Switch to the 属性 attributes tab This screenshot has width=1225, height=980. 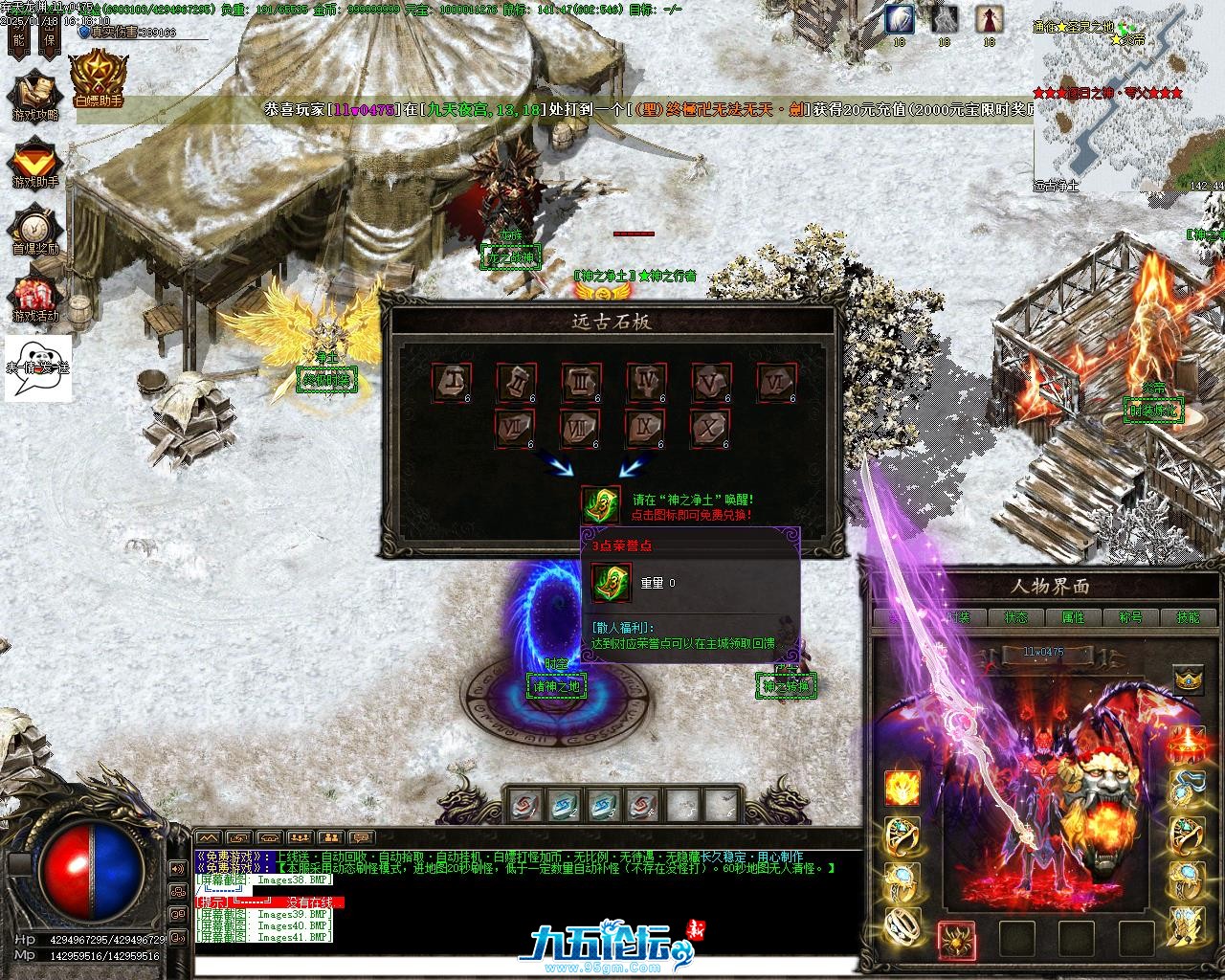click(1074, 617)
